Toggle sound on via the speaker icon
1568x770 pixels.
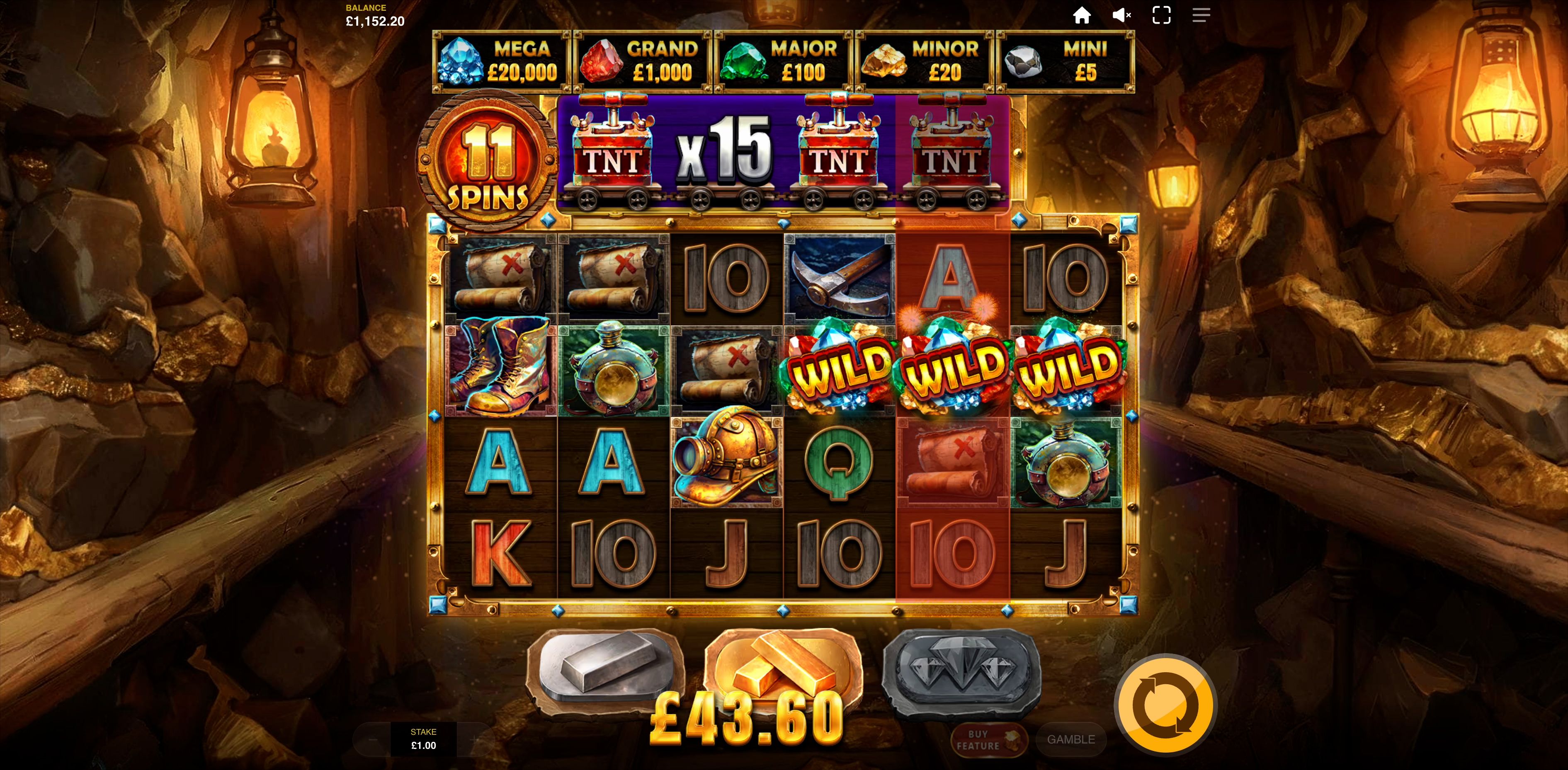coord(1122,15)
